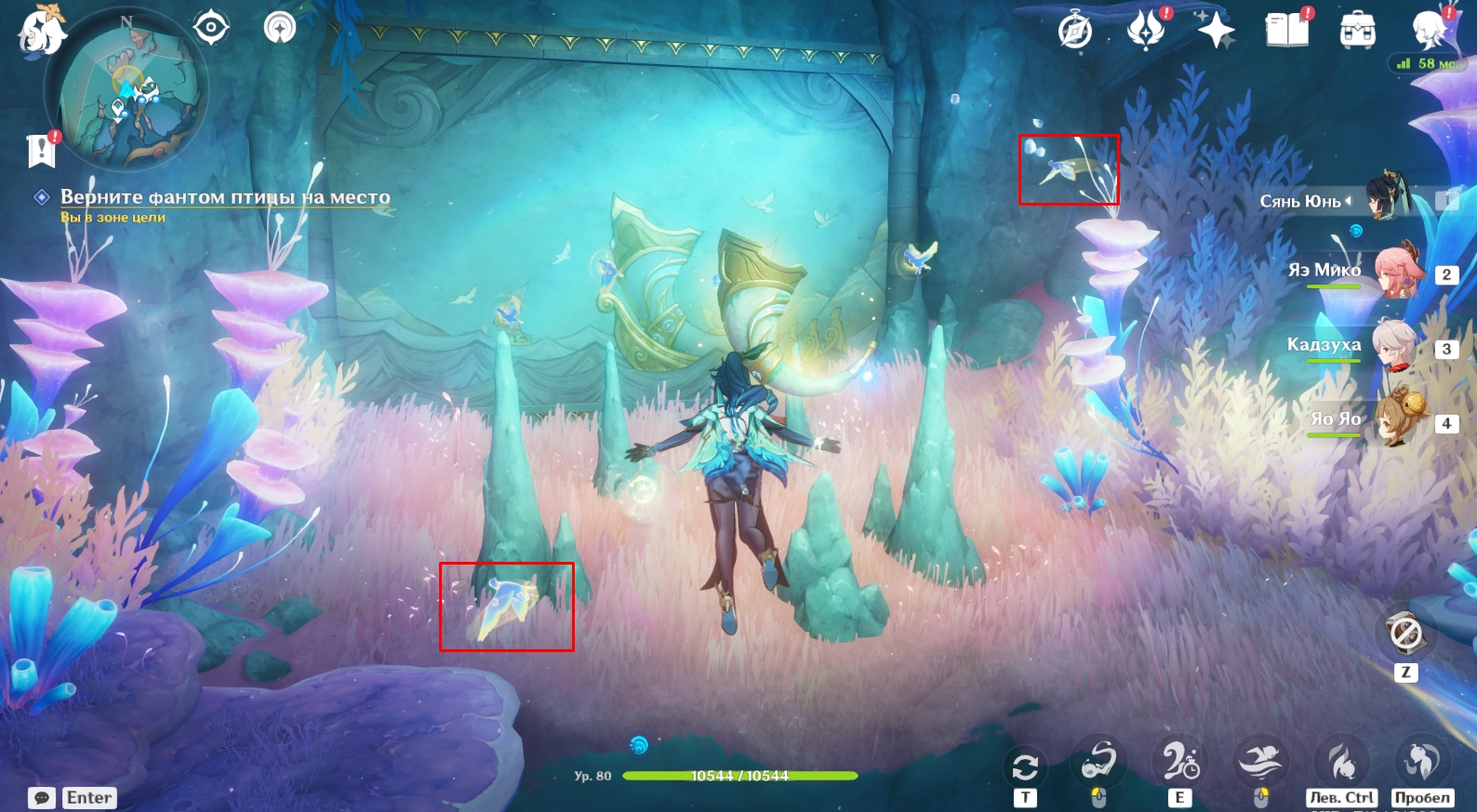The width and height of the screenshot is (1477, 812).
Task: Open the compass events icon
Action: [x=1074, y=32]
